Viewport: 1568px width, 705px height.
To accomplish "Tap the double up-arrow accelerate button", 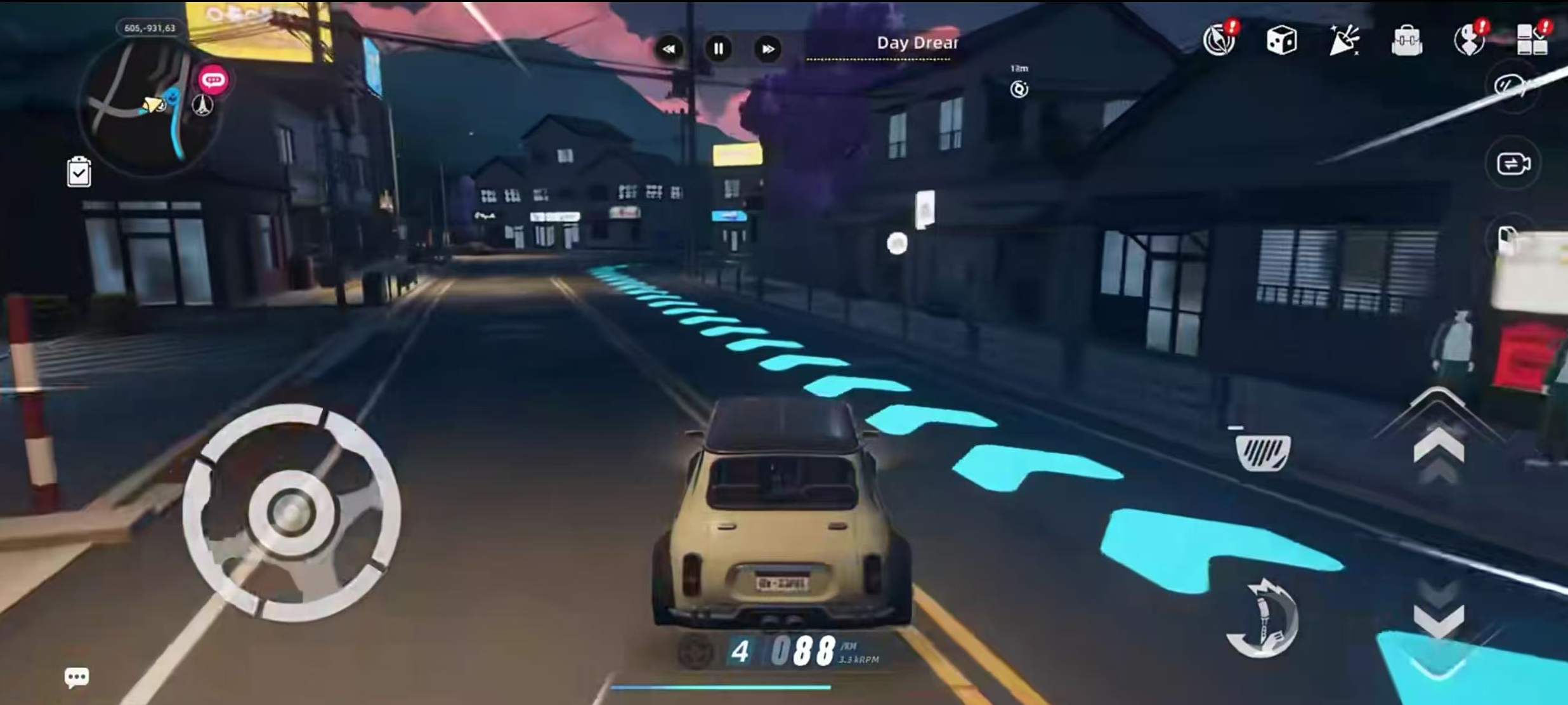I will click(x=1439, y=447).
